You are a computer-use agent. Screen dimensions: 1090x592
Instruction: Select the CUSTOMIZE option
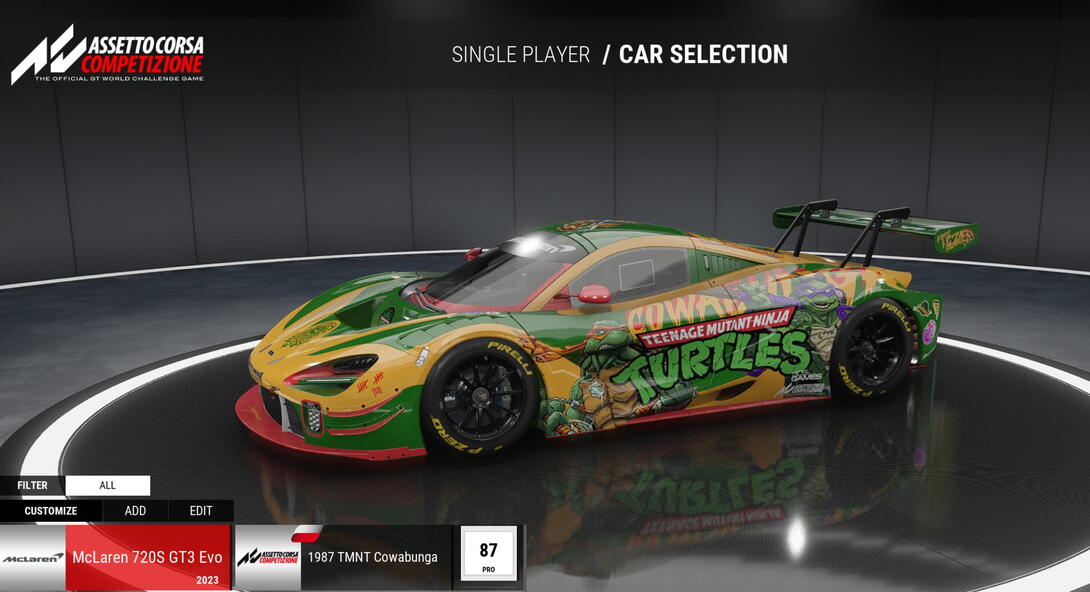51,511
